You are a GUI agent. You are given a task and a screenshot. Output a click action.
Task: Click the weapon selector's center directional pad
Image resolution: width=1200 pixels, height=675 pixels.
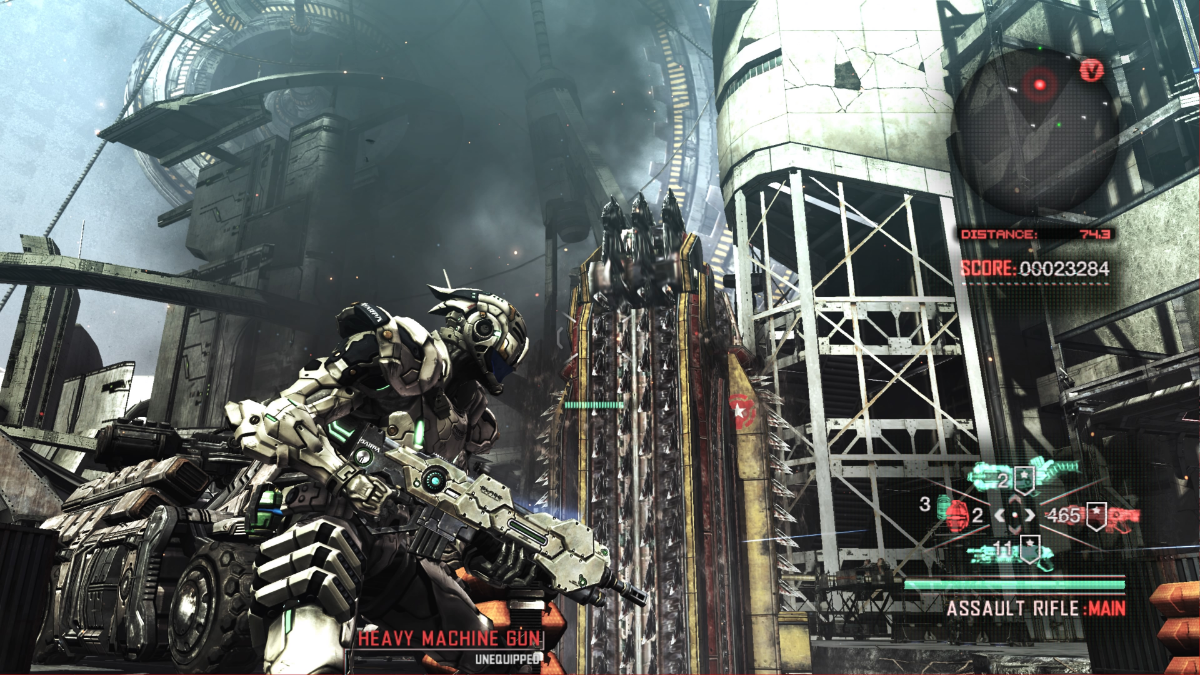pos(1015,516)
